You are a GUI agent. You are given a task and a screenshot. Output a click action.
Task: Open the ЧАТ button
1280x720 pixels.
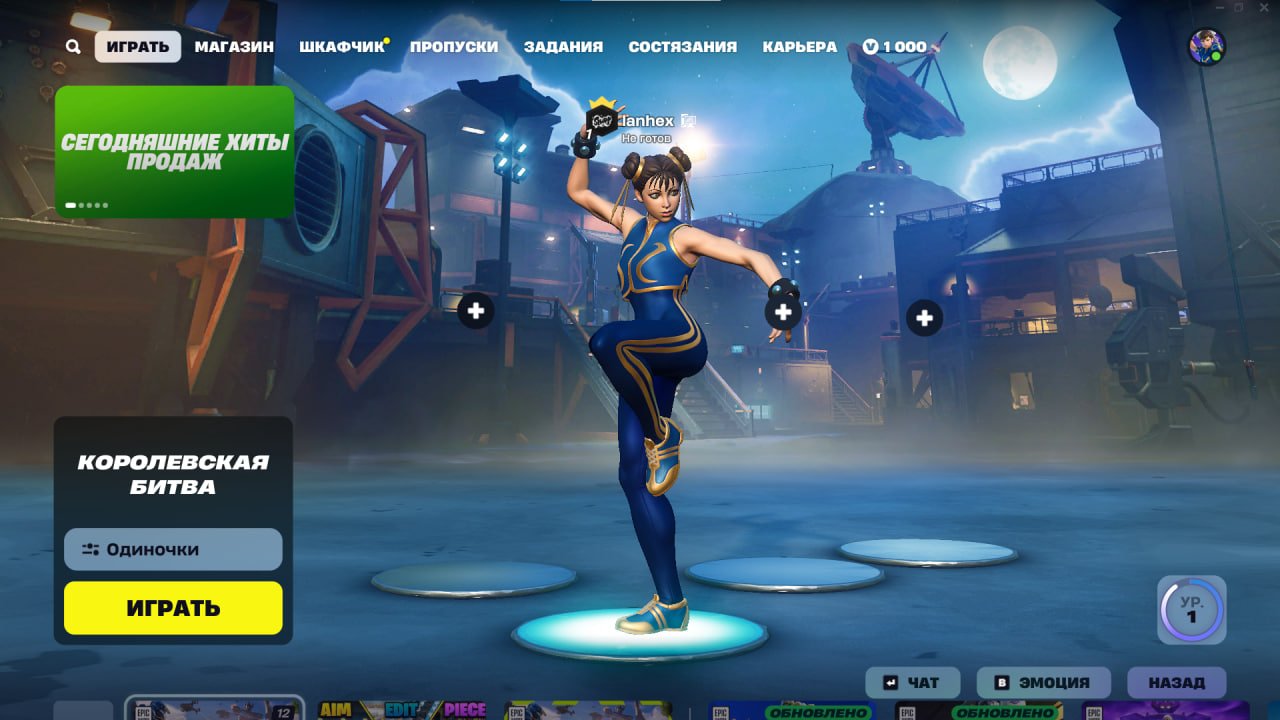[912, 682]
